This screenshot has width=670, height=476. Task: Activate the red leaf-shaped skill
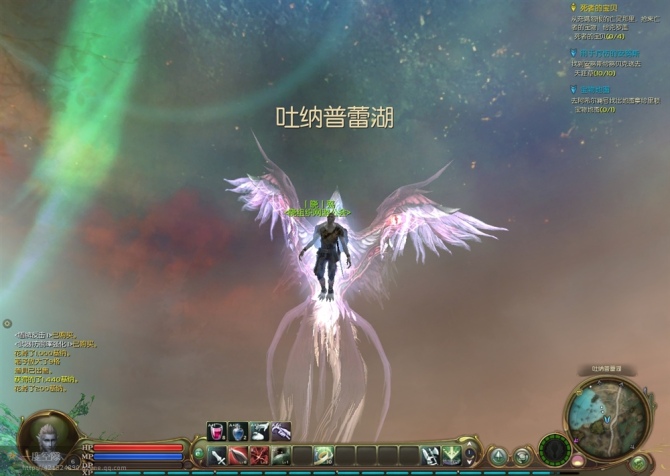[x=237, y=456]
